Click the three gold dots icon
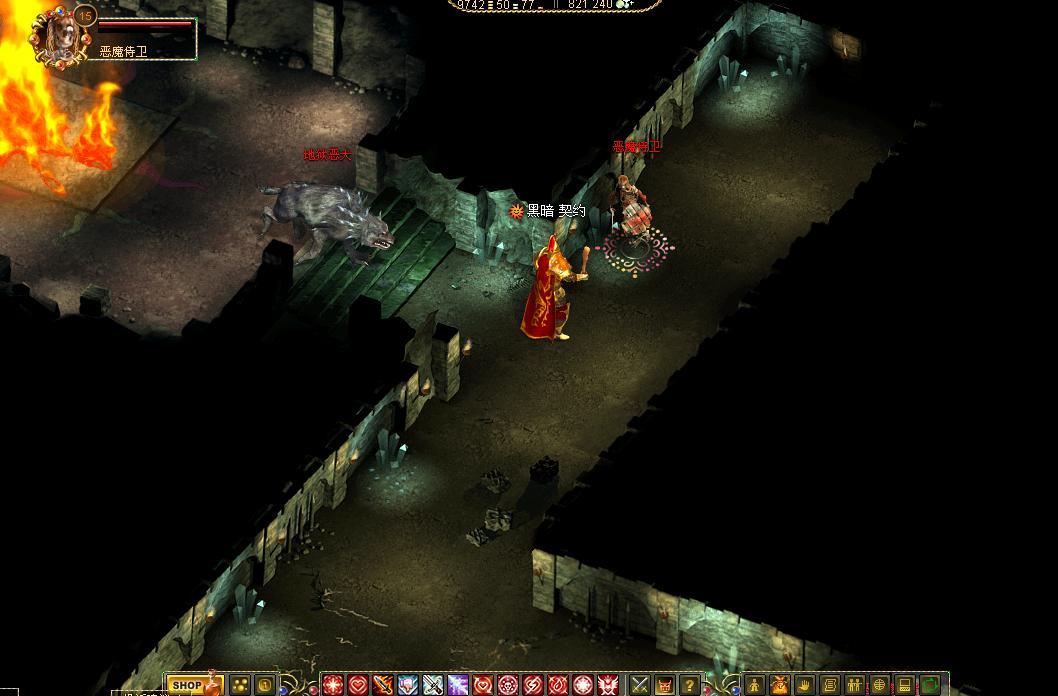This screenshot has width=1058, height=696. coord(241,685)
